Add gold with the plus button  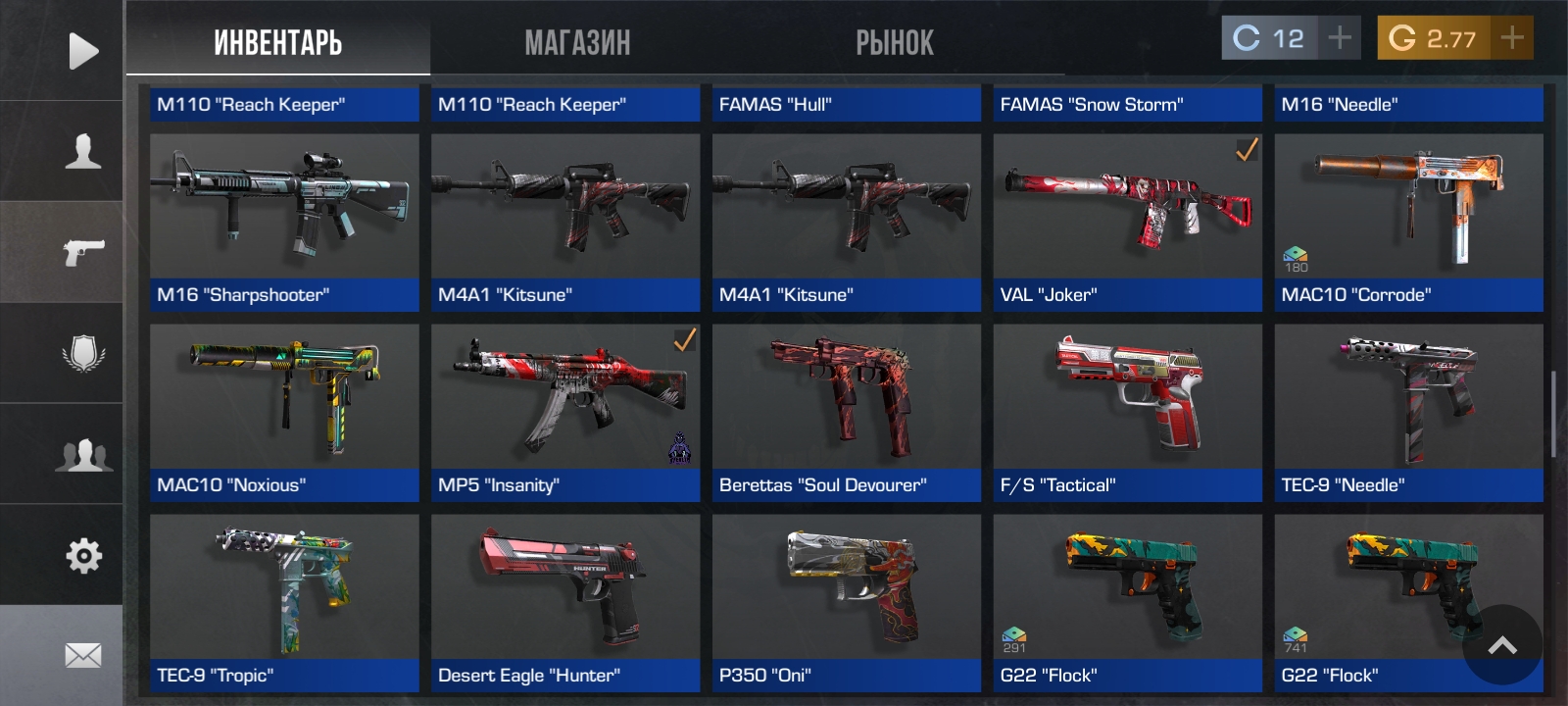click(x=1511, y=38)
